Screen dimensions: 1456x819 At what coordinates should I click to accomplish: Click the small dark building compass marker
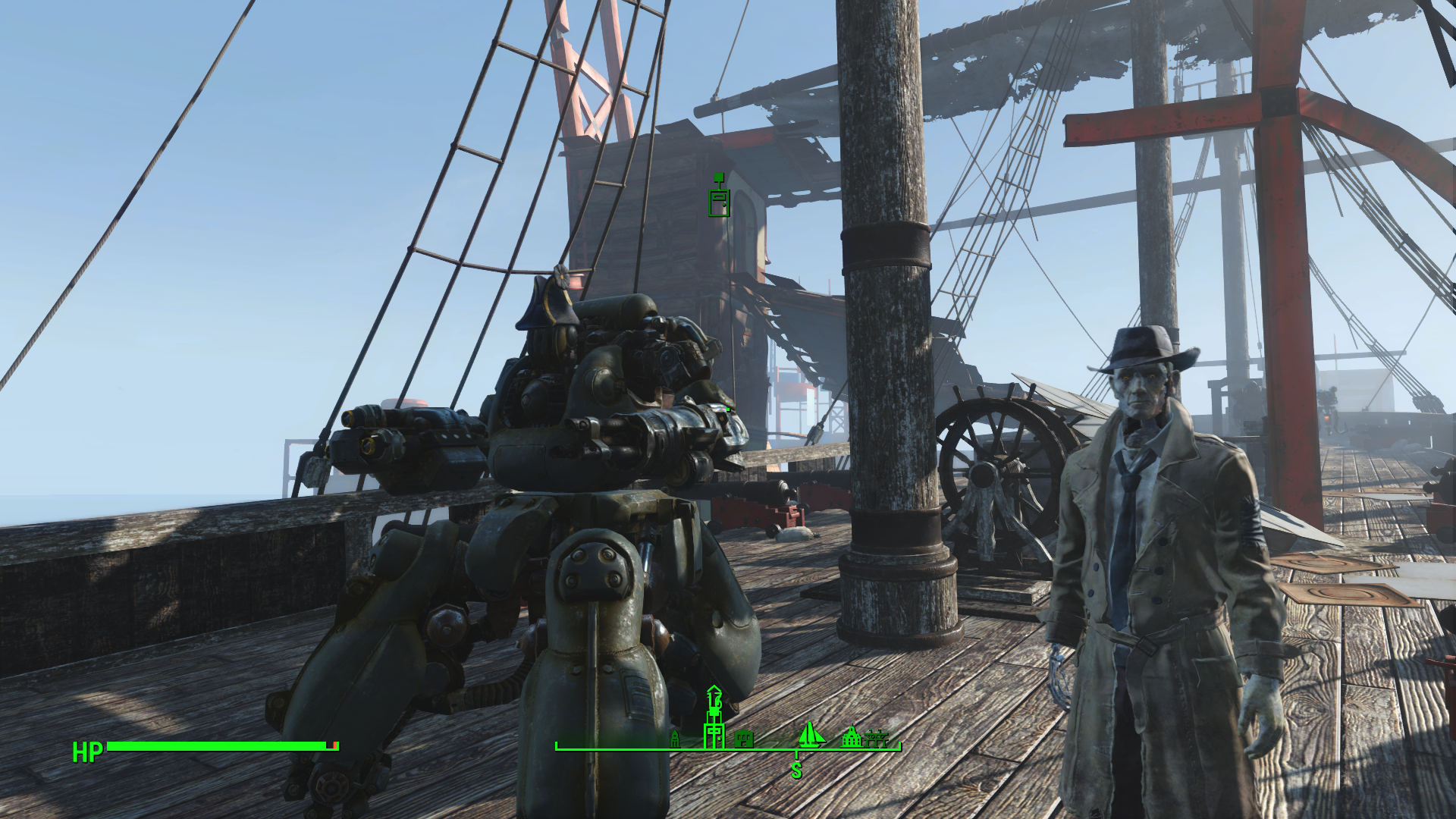(744, 738)
